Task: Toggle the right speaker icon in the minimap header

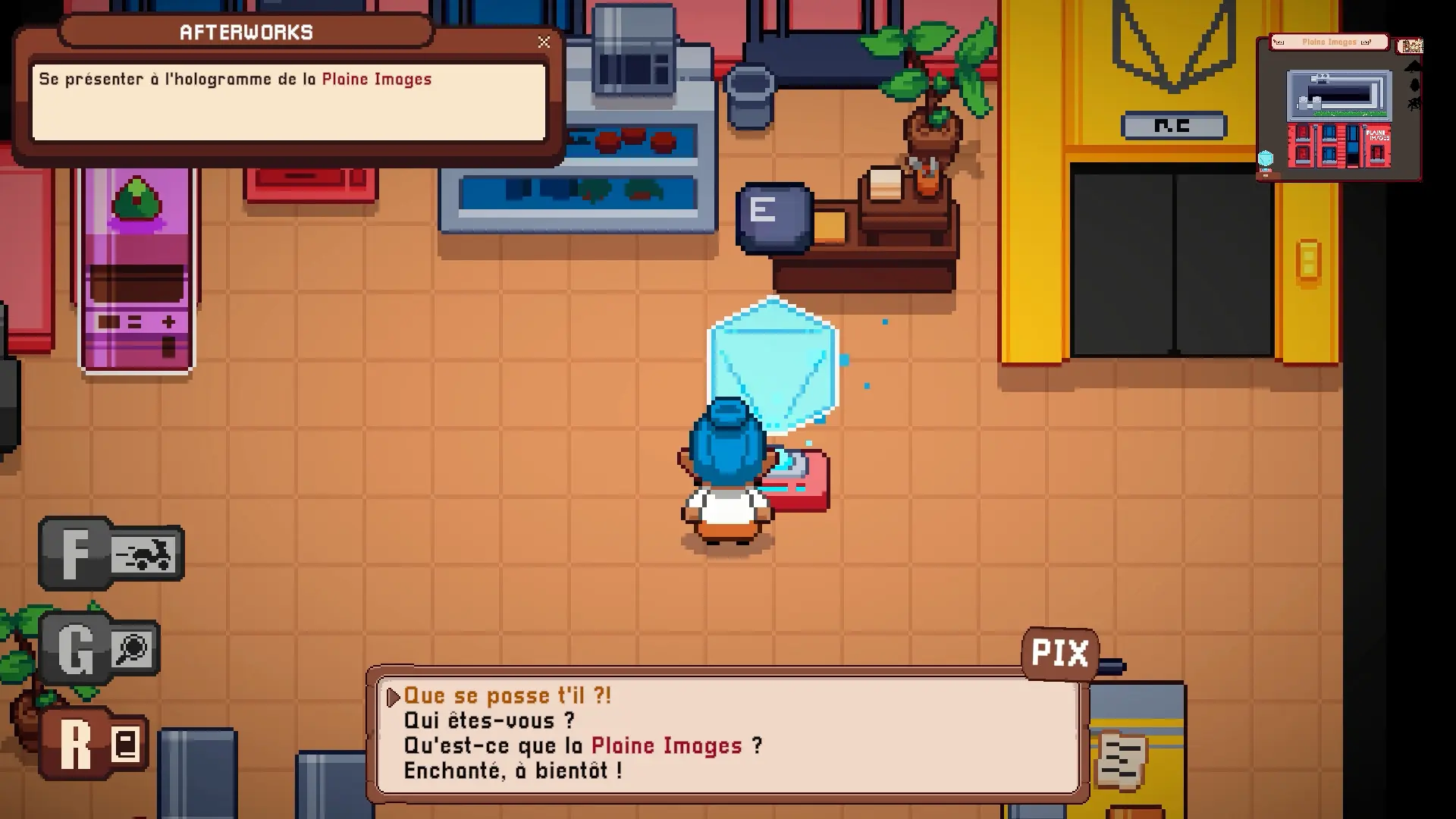Action: coord(1365,42)
